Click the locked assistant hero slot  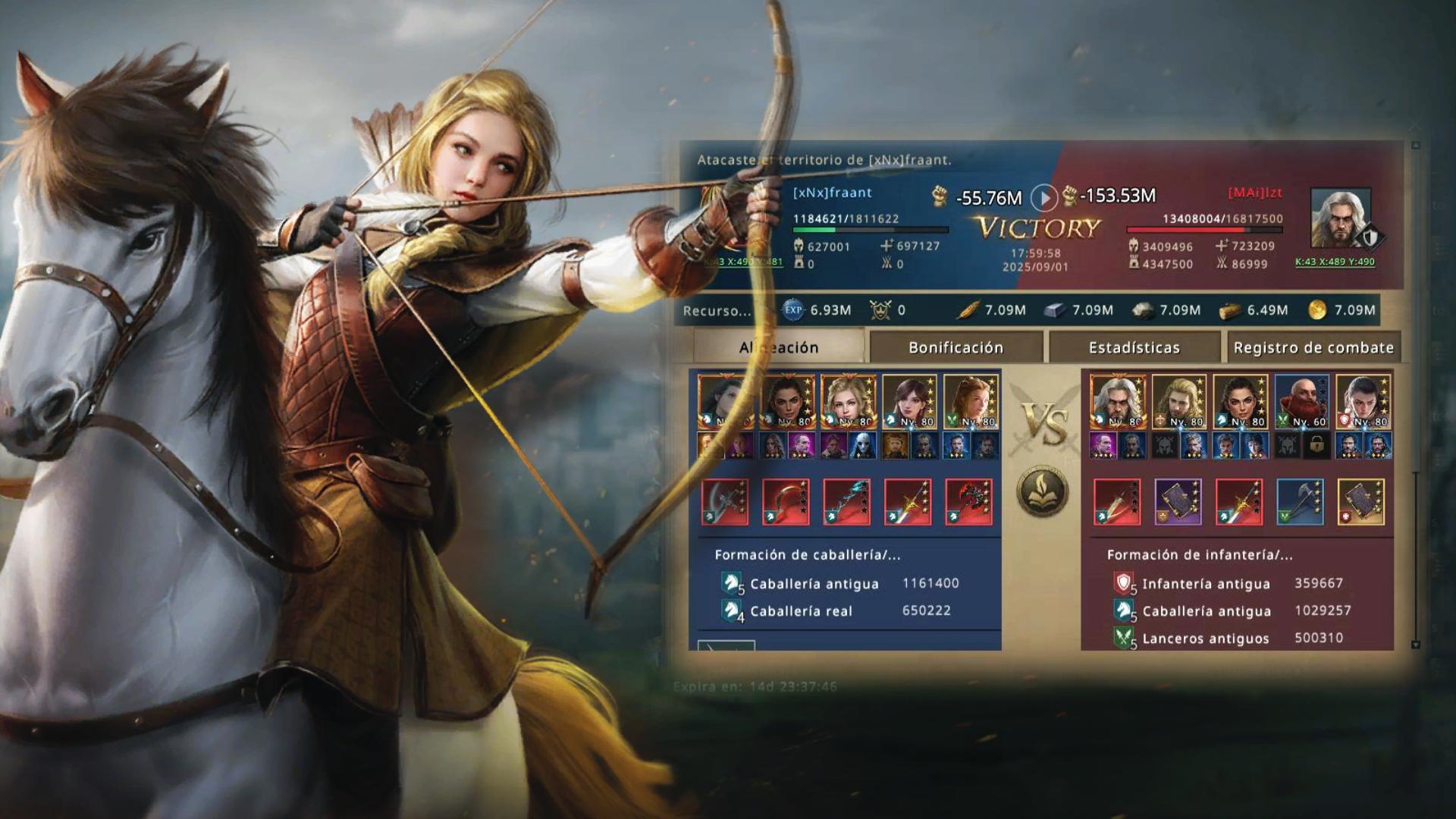pos(1316,446)
